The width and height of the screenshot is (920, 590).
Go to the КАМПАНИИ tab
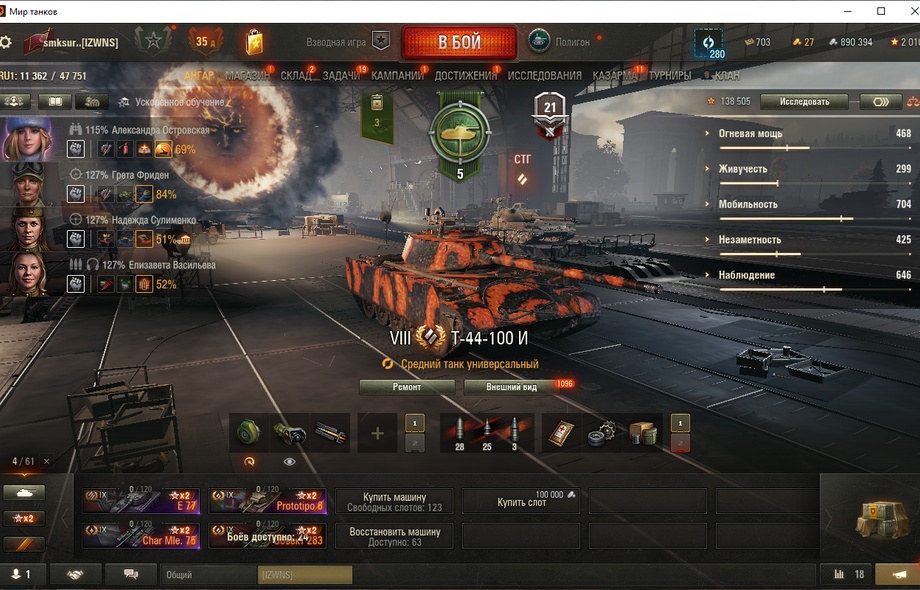pos(397,76)
